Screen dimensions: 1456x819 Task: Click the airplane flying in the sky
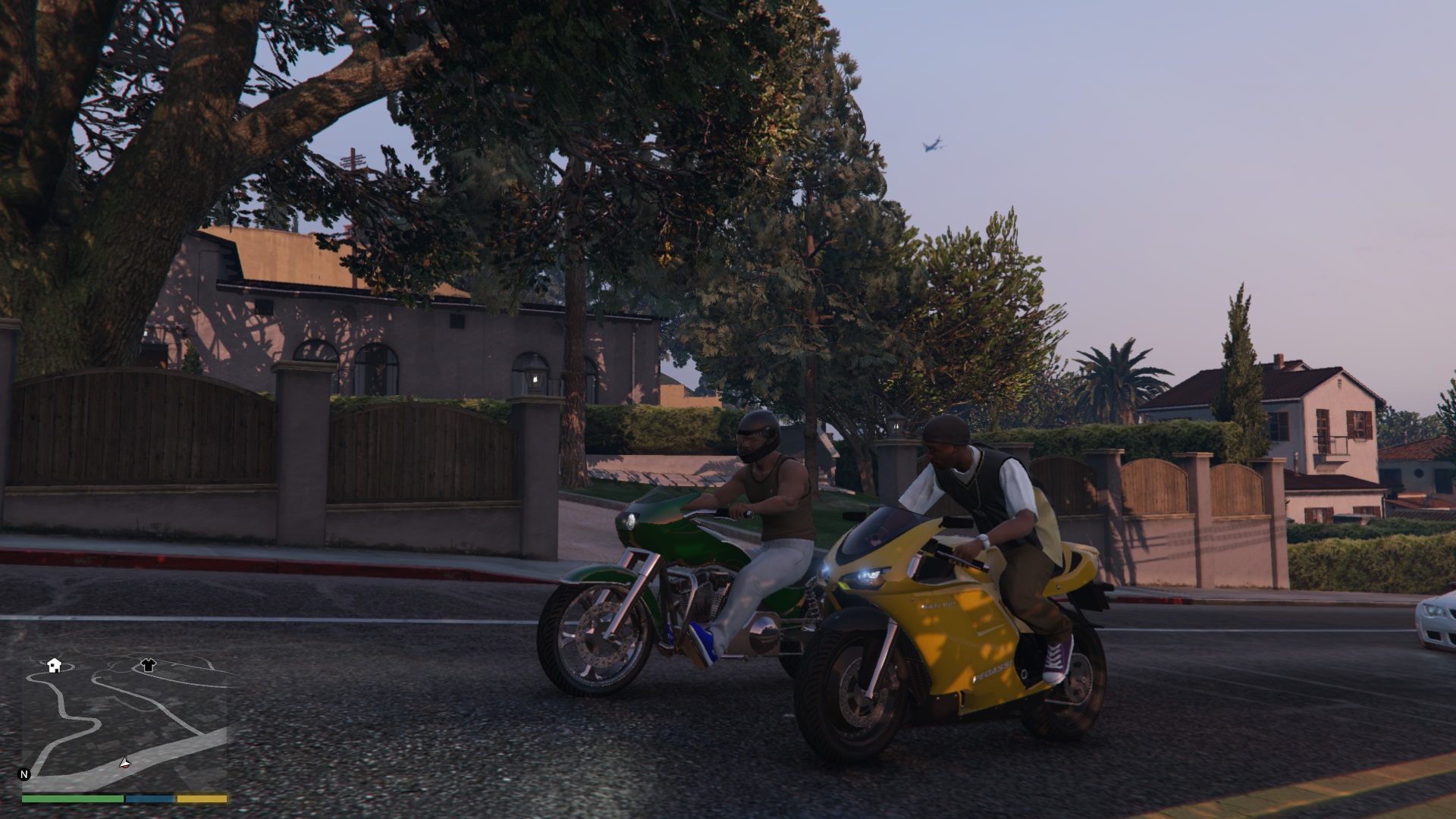934,144
